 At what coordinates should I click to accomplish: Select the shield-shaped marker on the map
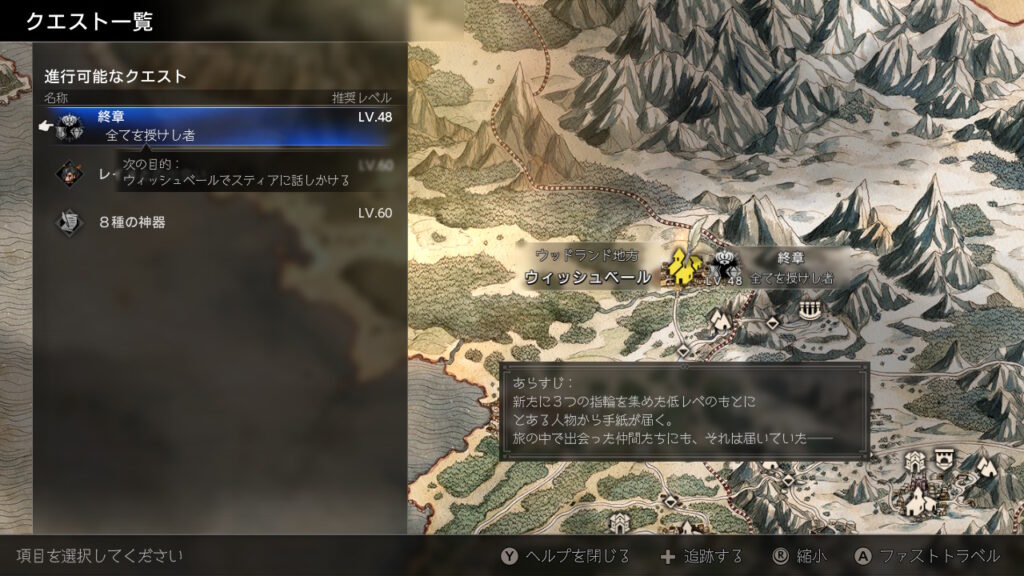[x=942, y=459]
